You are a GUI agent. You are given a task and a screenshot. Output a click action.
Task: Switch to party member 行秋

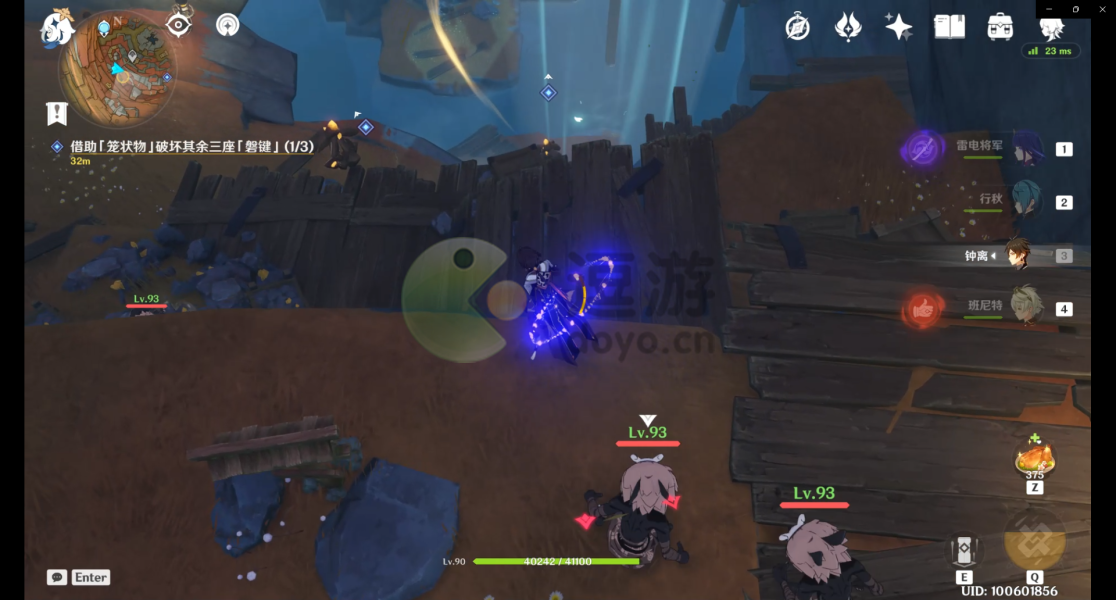tap(1026, 201)
